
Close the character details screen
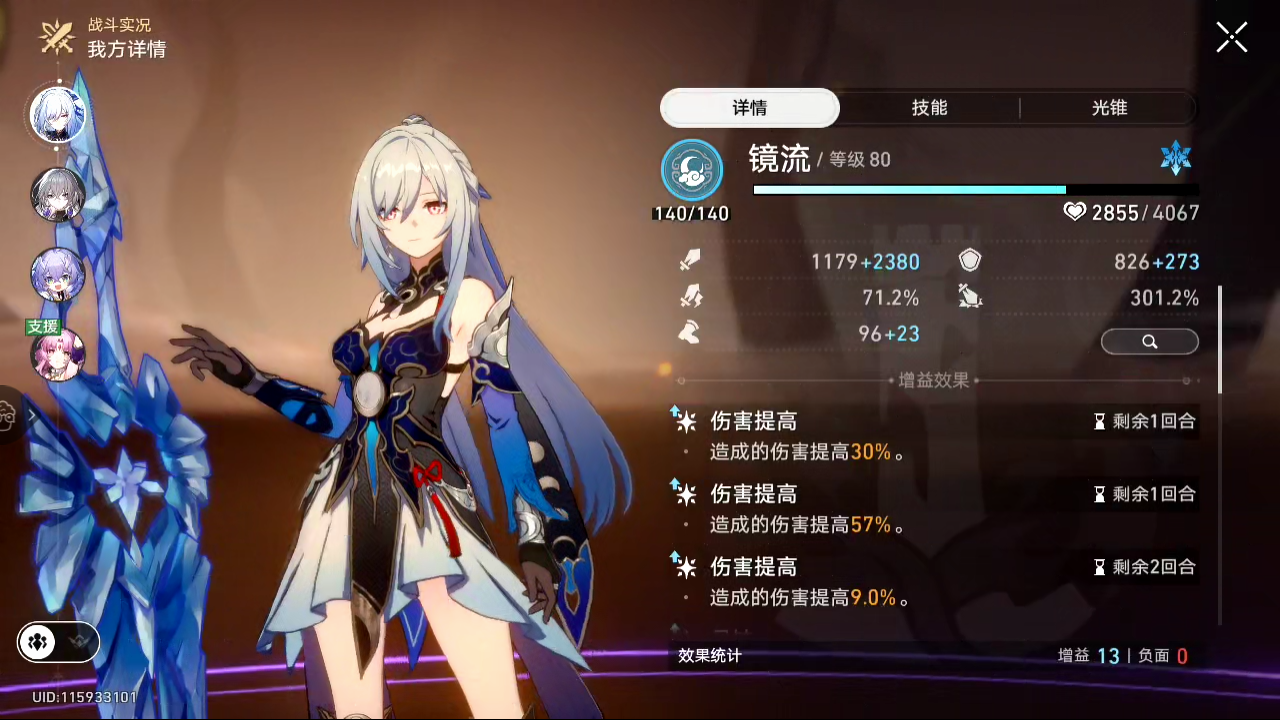point(1231,38)
